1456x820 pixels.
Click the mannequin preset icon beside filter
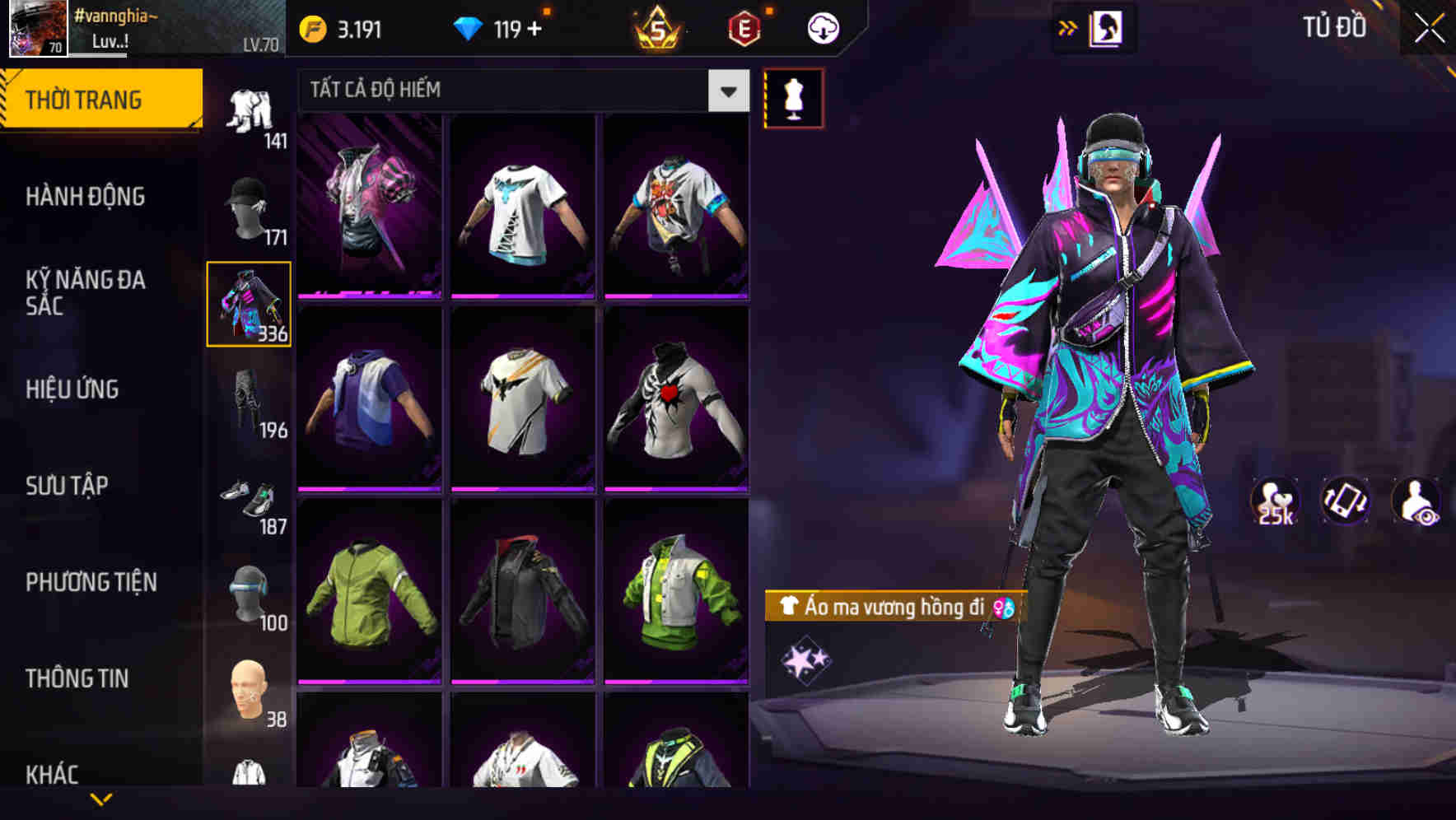794,96
